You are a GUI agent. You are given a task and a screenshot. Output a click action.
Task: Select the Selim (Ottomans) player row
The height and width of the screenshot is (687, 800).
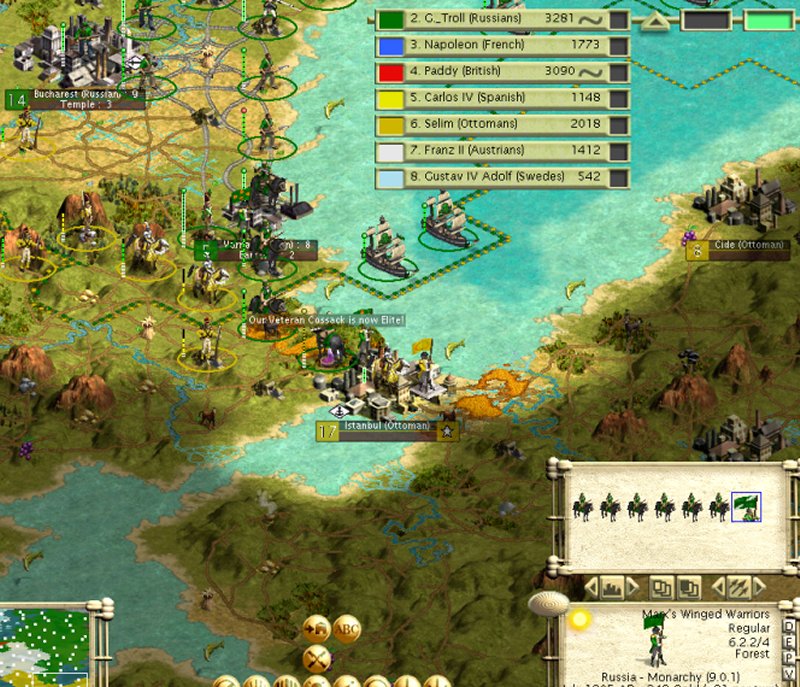[x=502, y=124]
